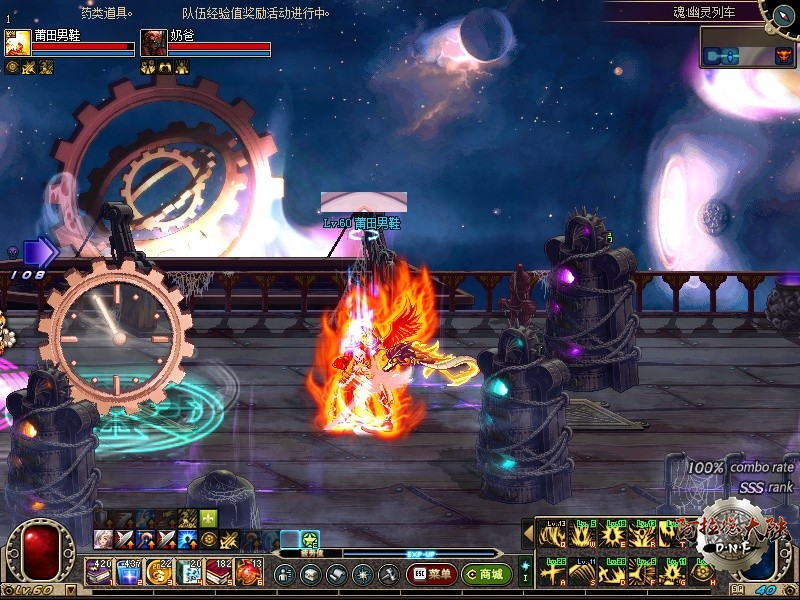Use the teal scroll item in slot 4

click(x=188, y=573)
